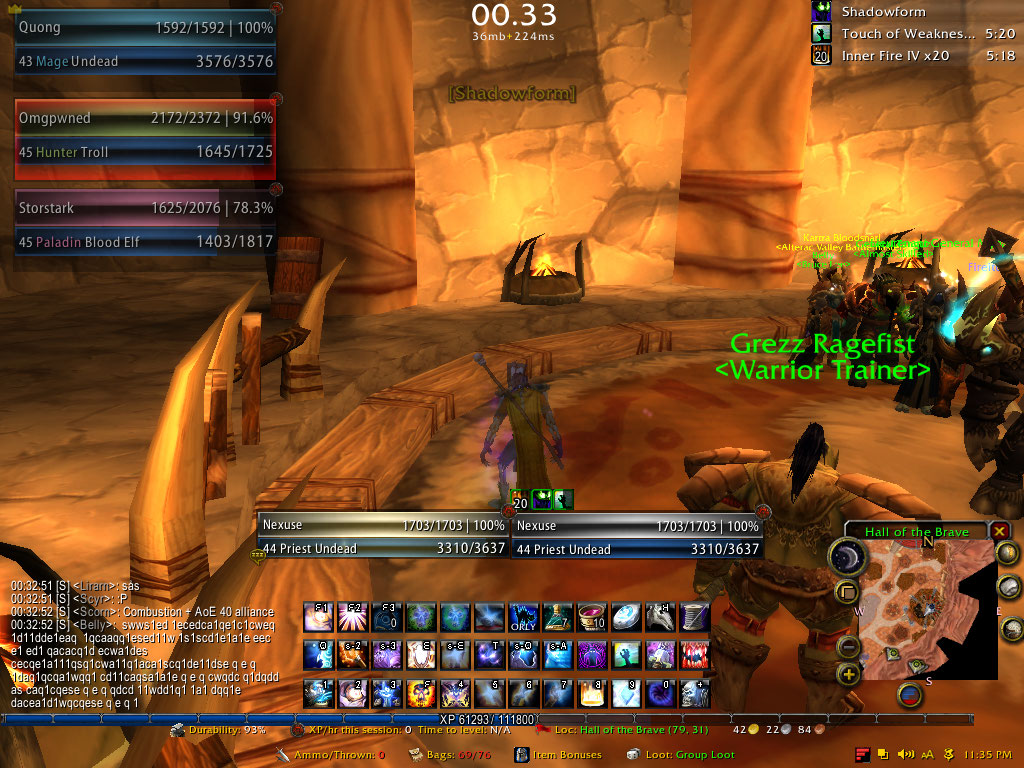Activate the cat icon labeled ORLY
1024x768 pixels.
(523, 616)
